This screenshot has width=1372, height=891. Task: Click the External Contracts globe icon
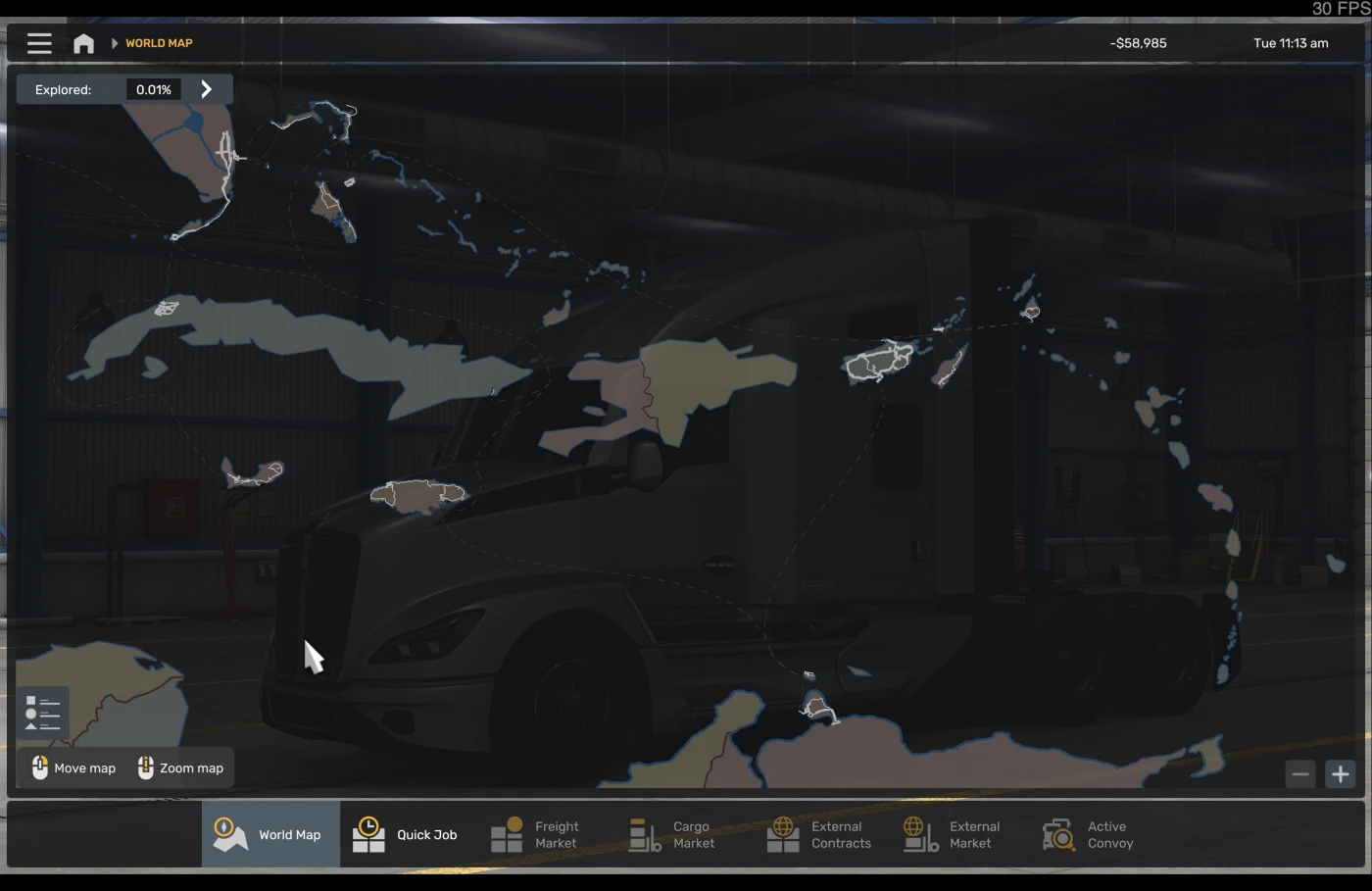(x=782, y=833)
